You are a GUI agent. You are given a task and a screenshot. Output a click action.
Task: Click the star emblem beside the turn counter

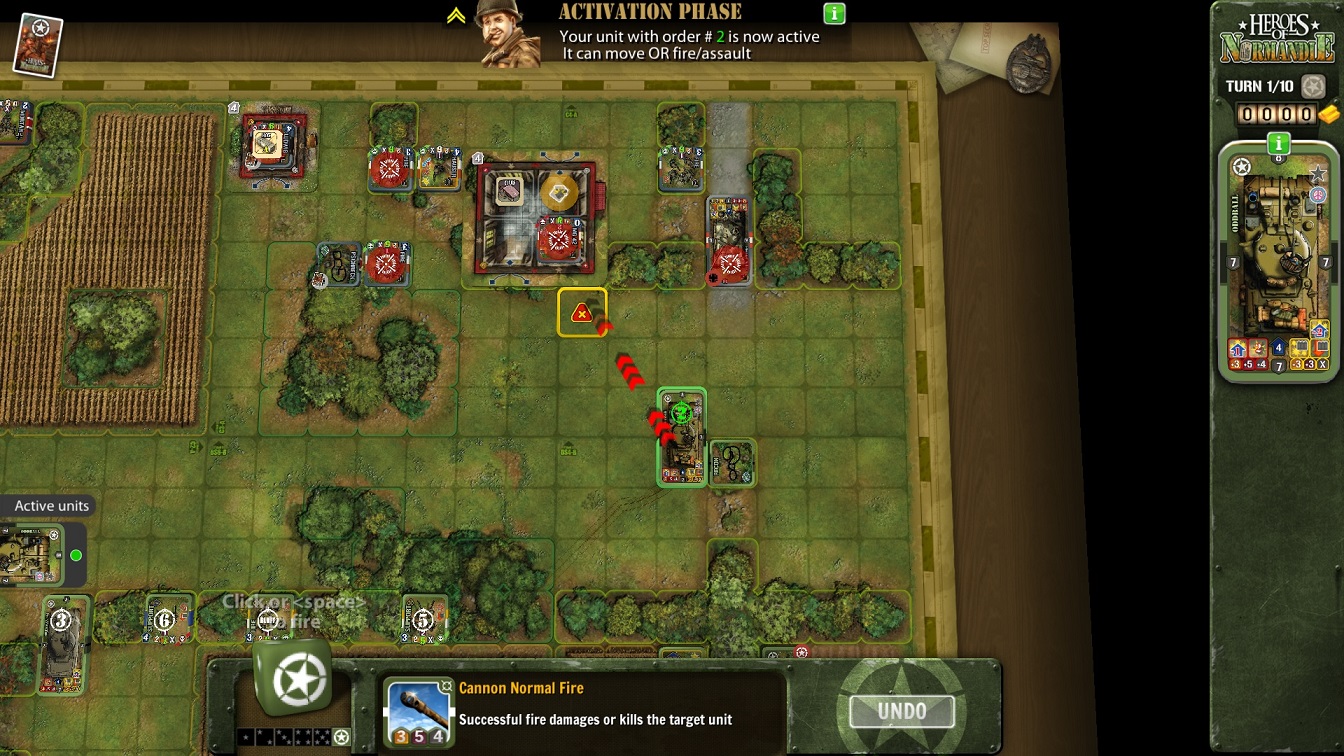pos(1313,87)
